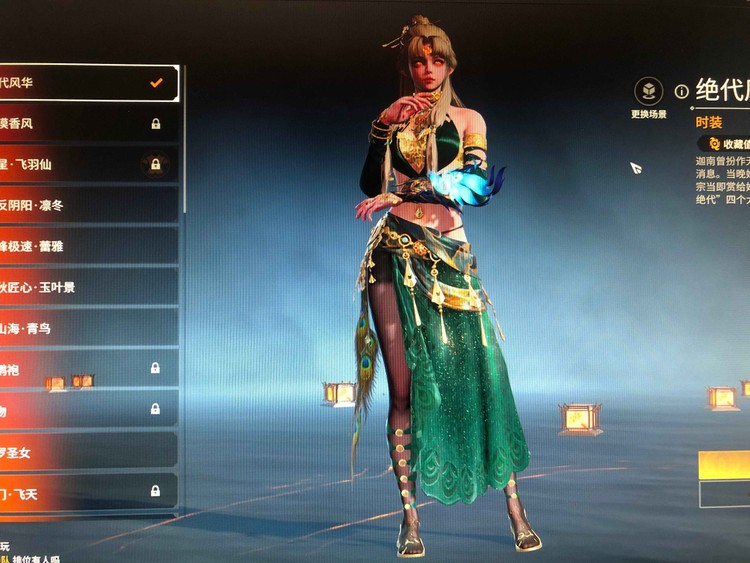The width and height of the screenshot is (750, 563).
Task: Select the 玉叶景 outfit row
Action: point(88,287)
